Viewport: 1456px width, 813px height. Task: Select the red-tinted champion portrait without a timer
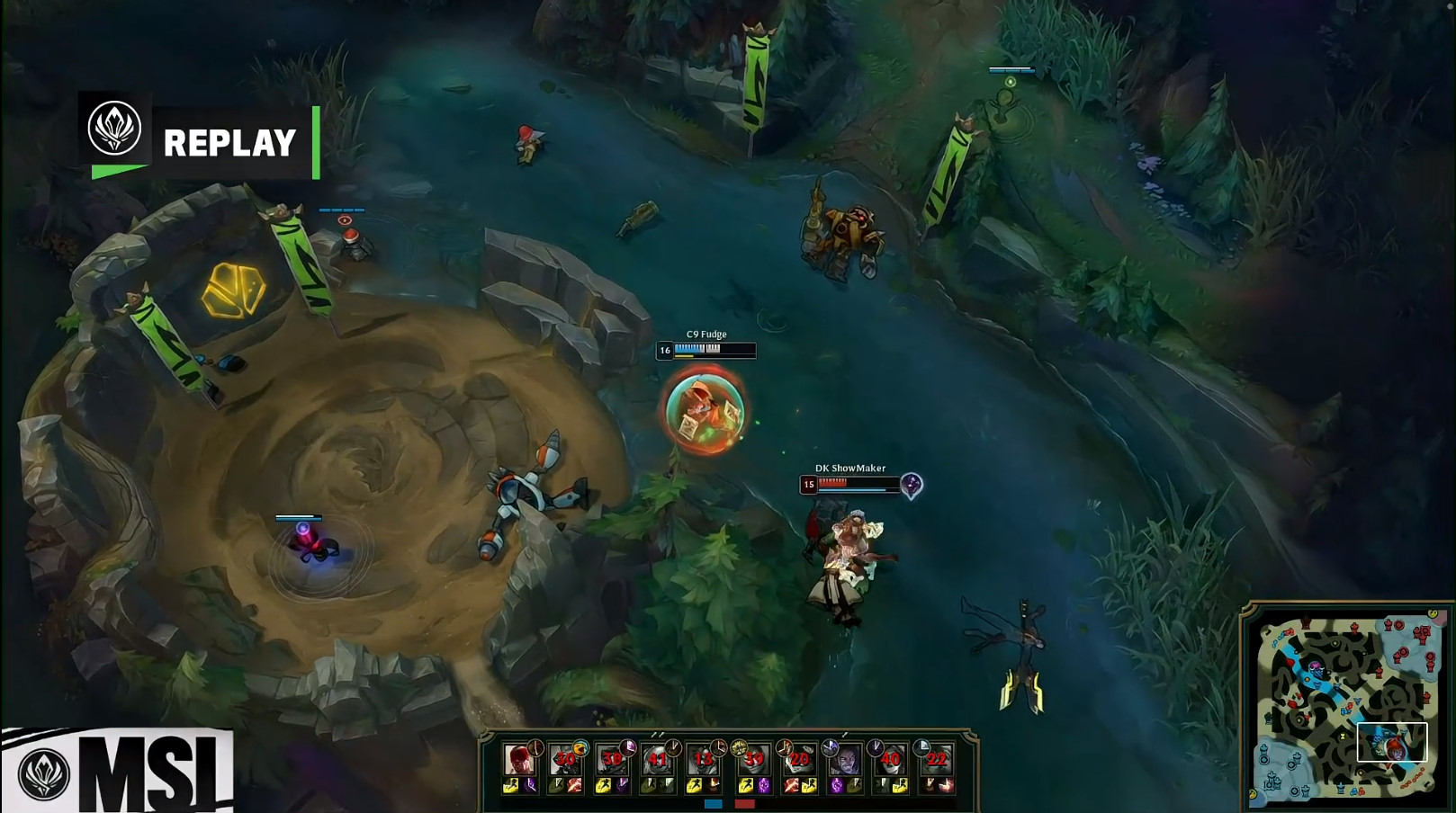point(518,760)
